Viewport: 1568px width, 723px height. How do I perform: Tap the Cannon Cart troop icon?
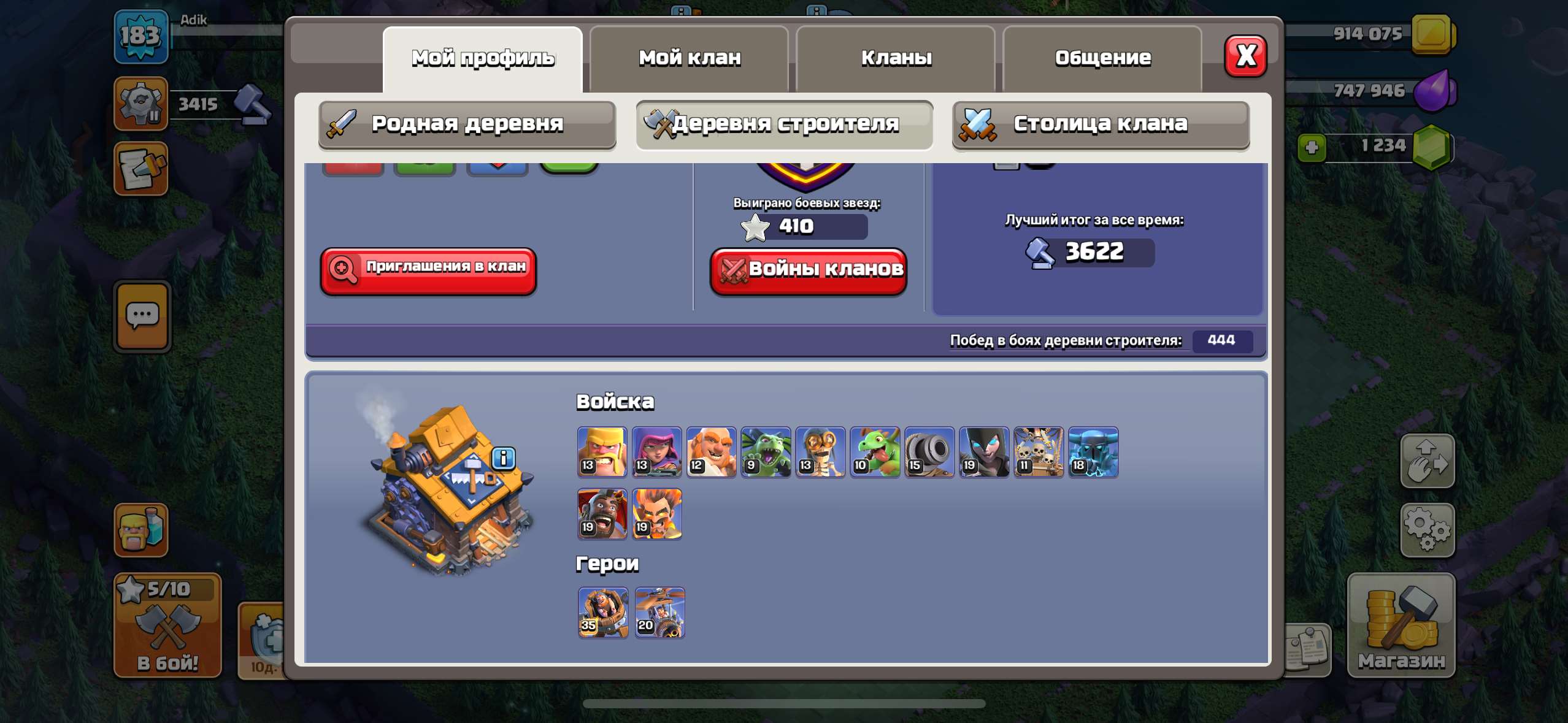[x=929, y=453]
